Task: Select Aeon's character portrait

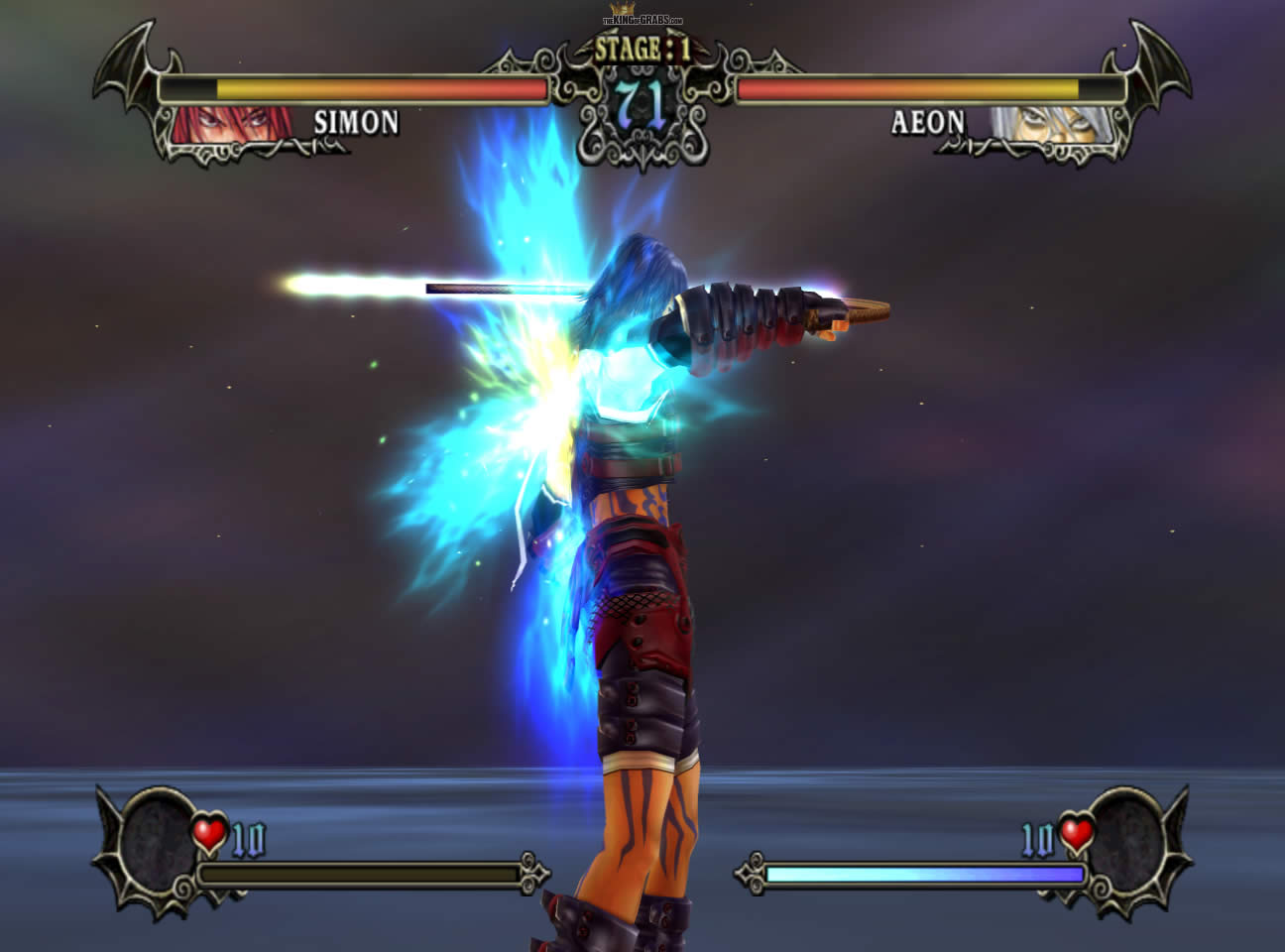Action: pyautogui.click(x=1044, y=125)
